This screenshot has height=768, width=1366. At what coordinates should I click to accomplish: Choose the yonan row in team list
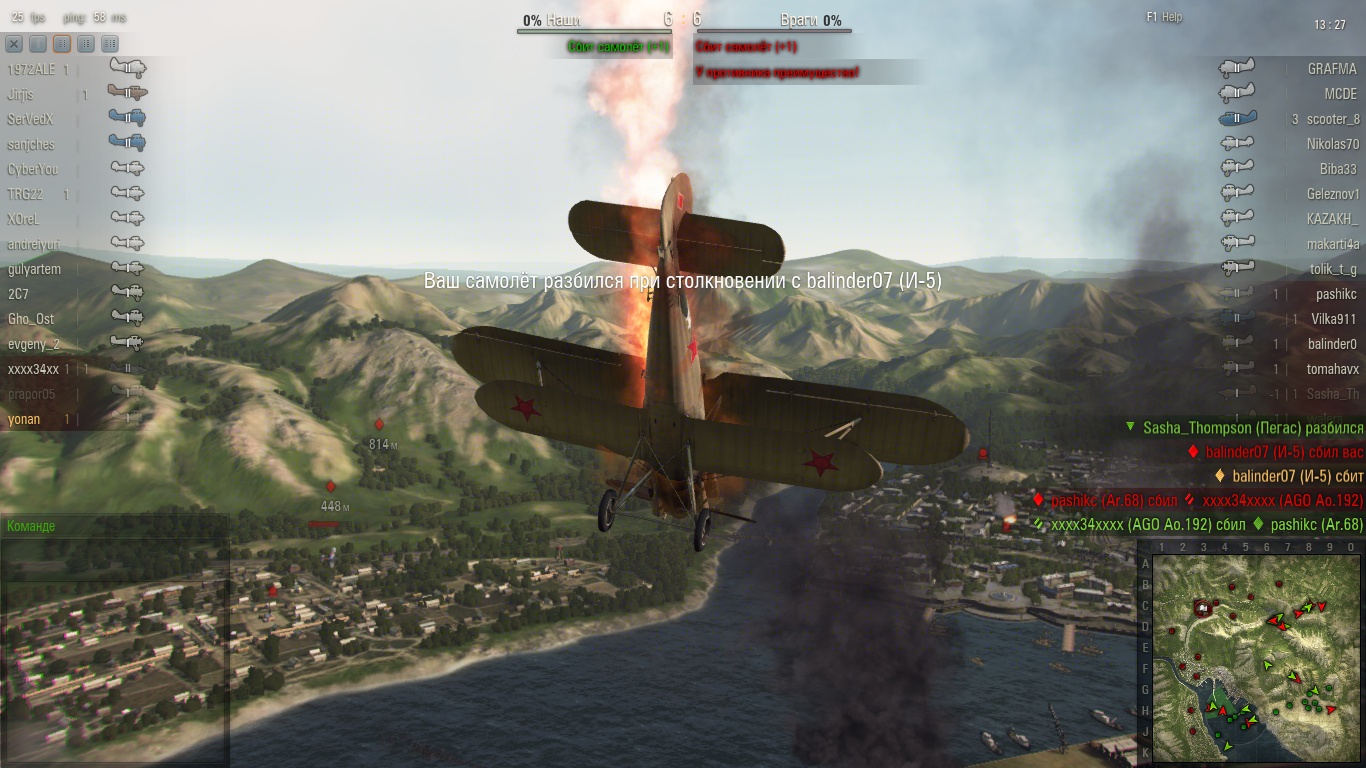[24, 420]
